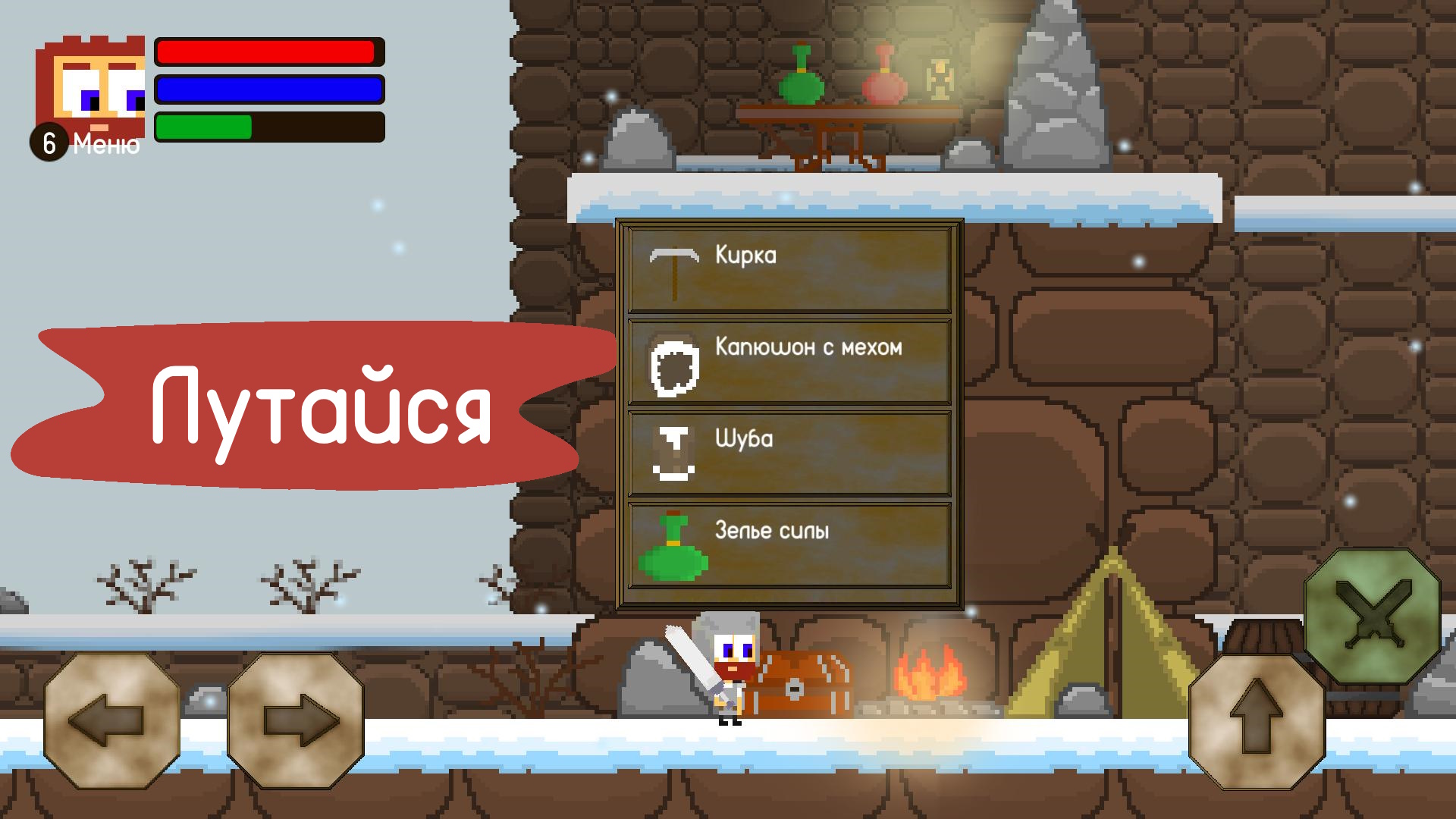The width and height of the screenshot is (1456, 819).
Task: Pick the Зелье силы row in the loot list
Action: pyautogui.click(x=789, y=544)
